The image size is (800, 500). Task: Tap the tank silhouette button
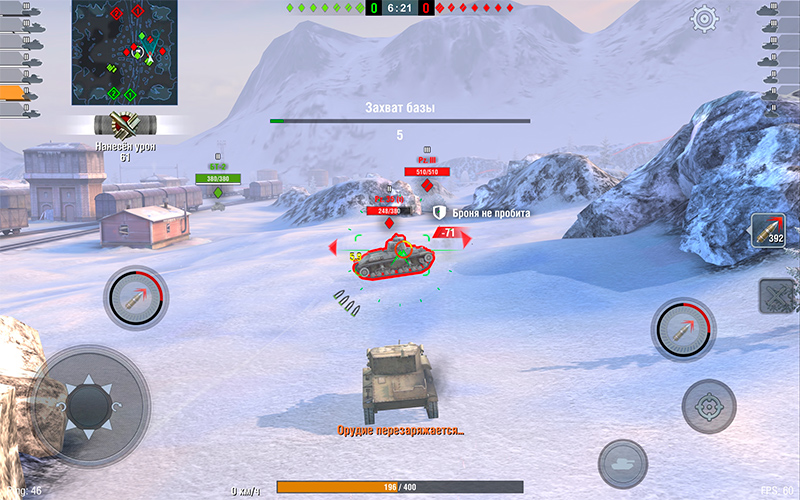(x=623, y=464)
